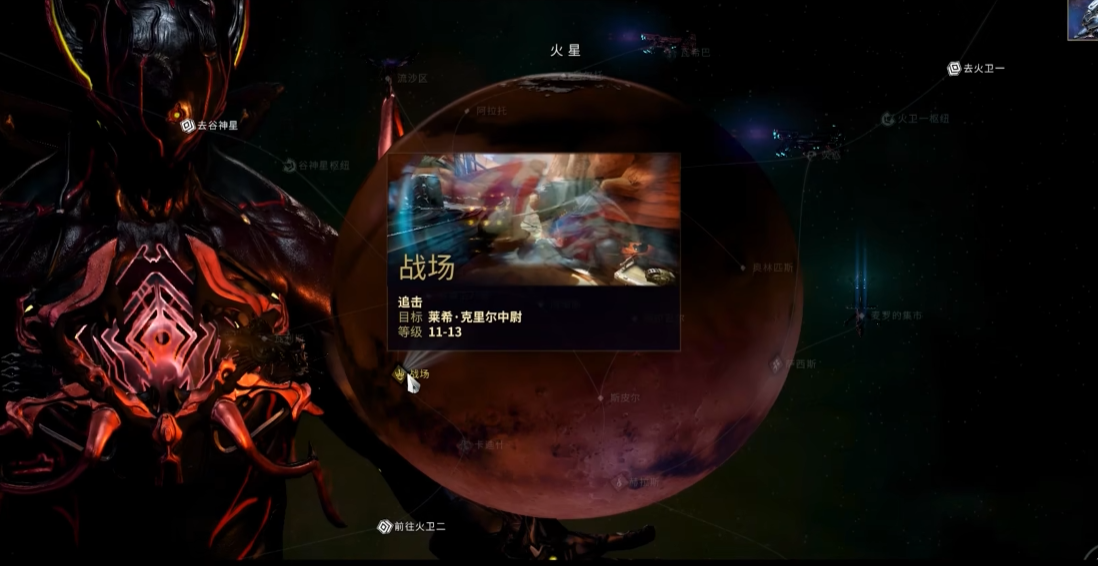The width and height of the screenshot is (1098, 566).
Task: Open the 战场 mission preview card
Action: pos(533,250)
